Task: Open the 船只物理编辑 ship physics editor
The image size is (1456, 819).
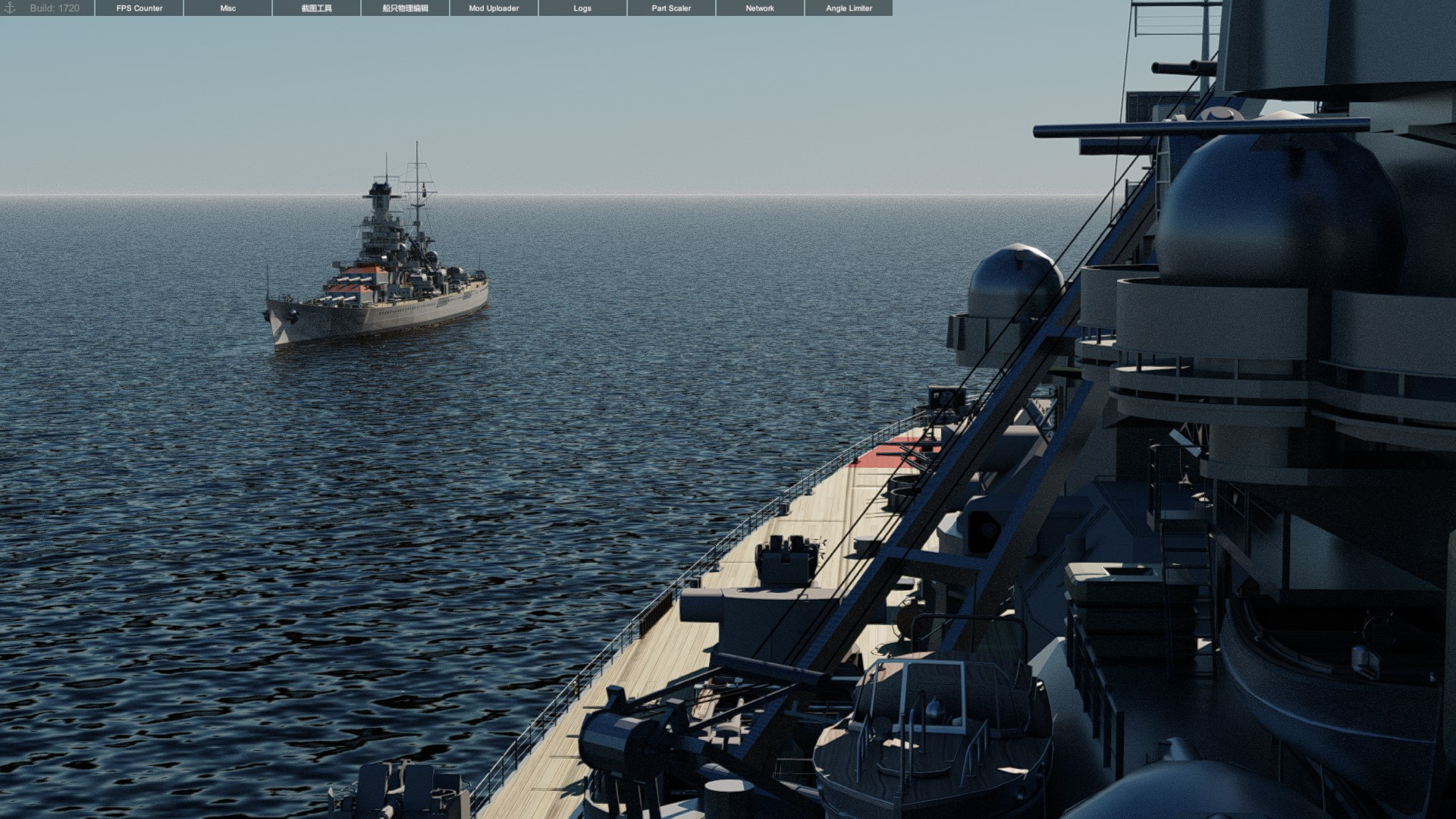Action: 405,8
